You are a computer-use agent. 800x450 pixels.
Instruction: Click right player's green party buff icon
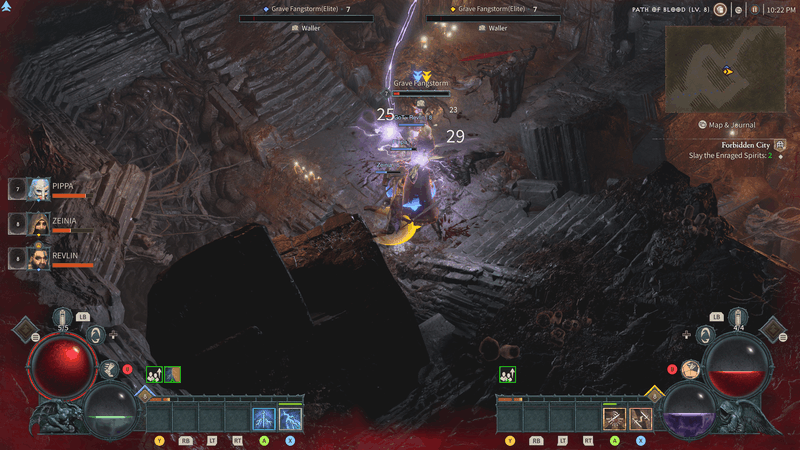507,374
